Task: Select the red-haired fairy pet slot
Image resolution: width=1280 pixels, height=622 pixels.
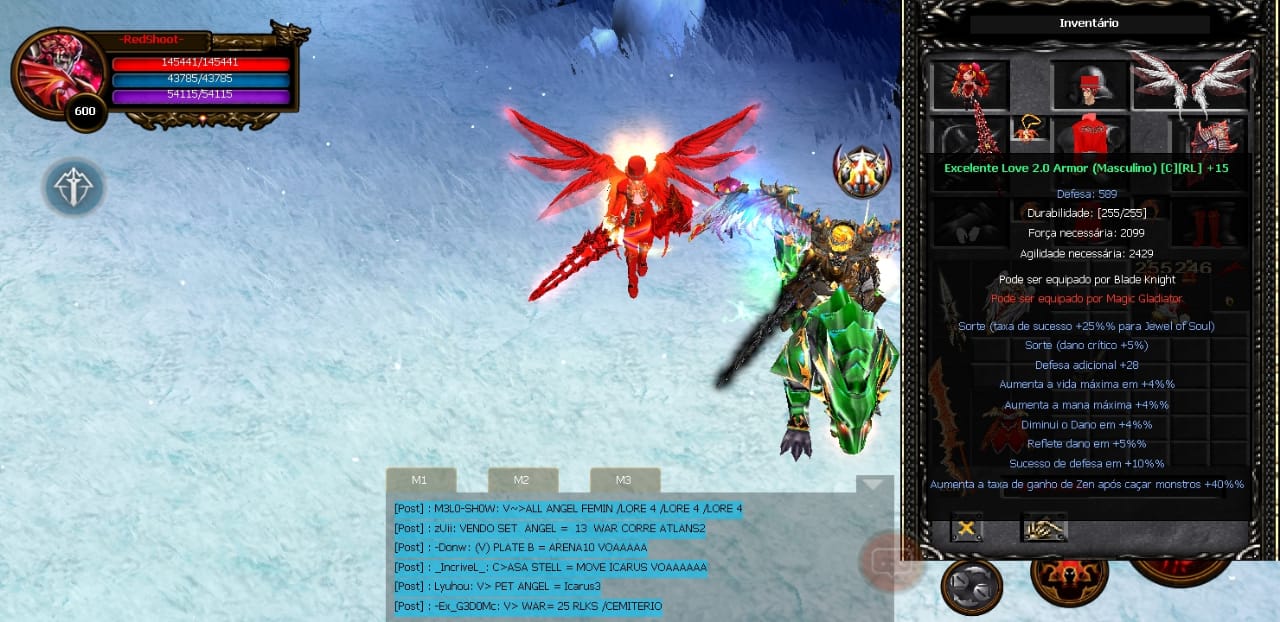Action: coord(970,86)
